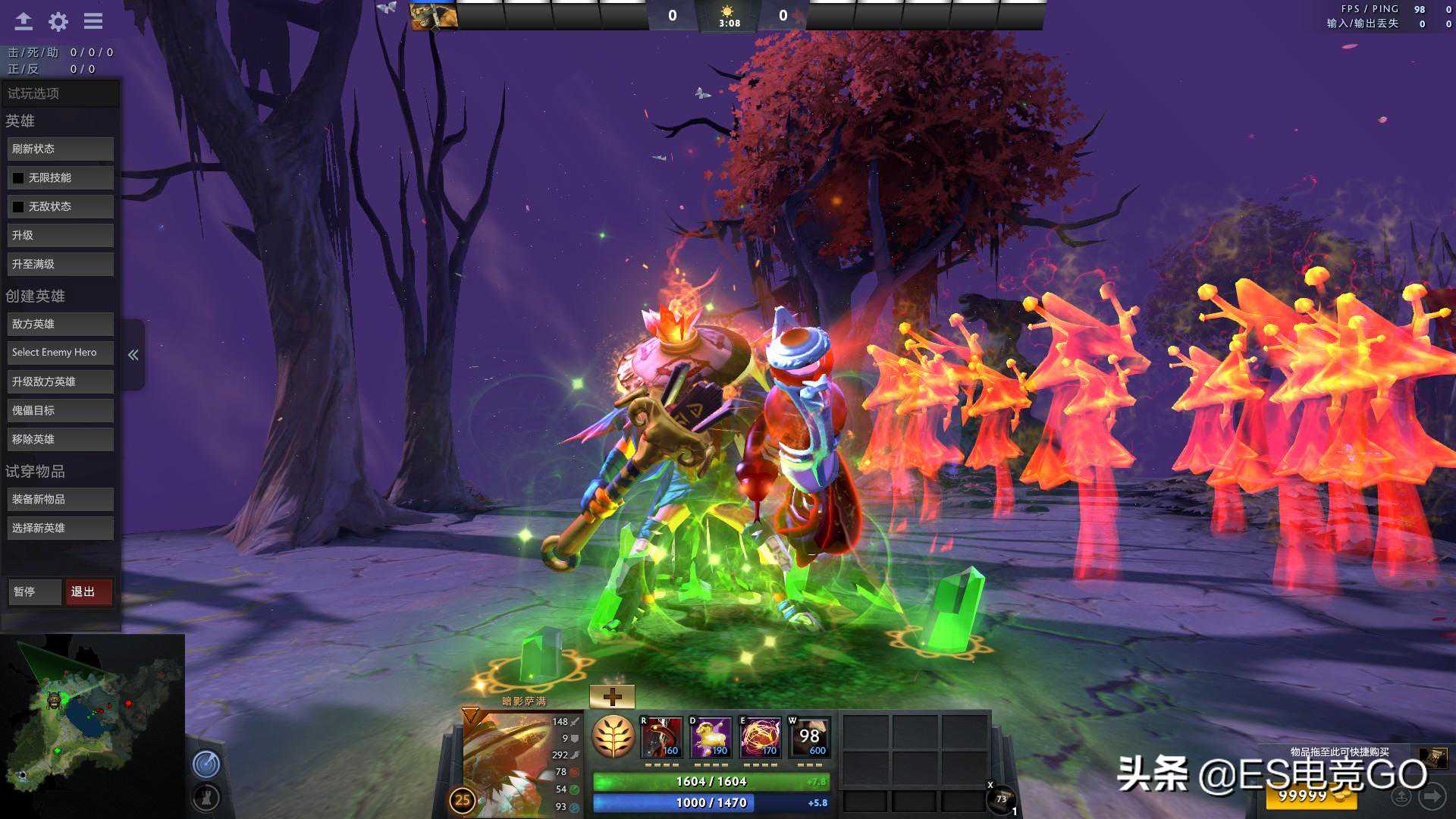Open the talent tree icon
1456x819 pixels.
coord(613,737)
